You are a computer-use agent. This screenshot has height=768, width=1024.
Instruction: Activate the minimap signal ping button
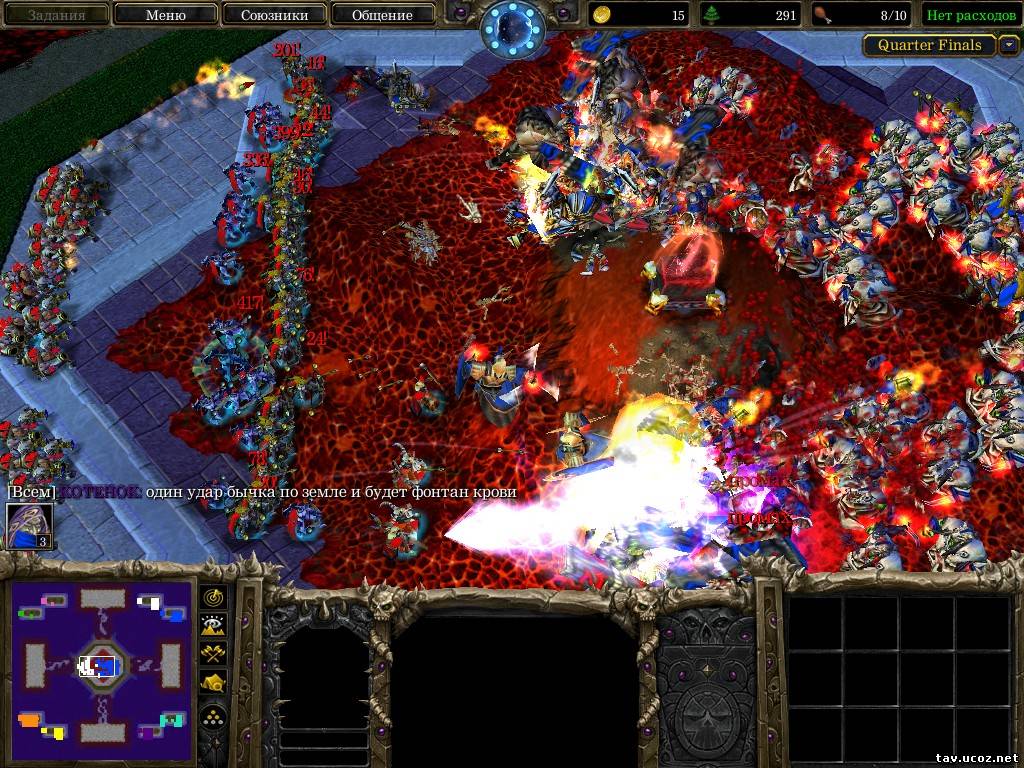[214, 597]
